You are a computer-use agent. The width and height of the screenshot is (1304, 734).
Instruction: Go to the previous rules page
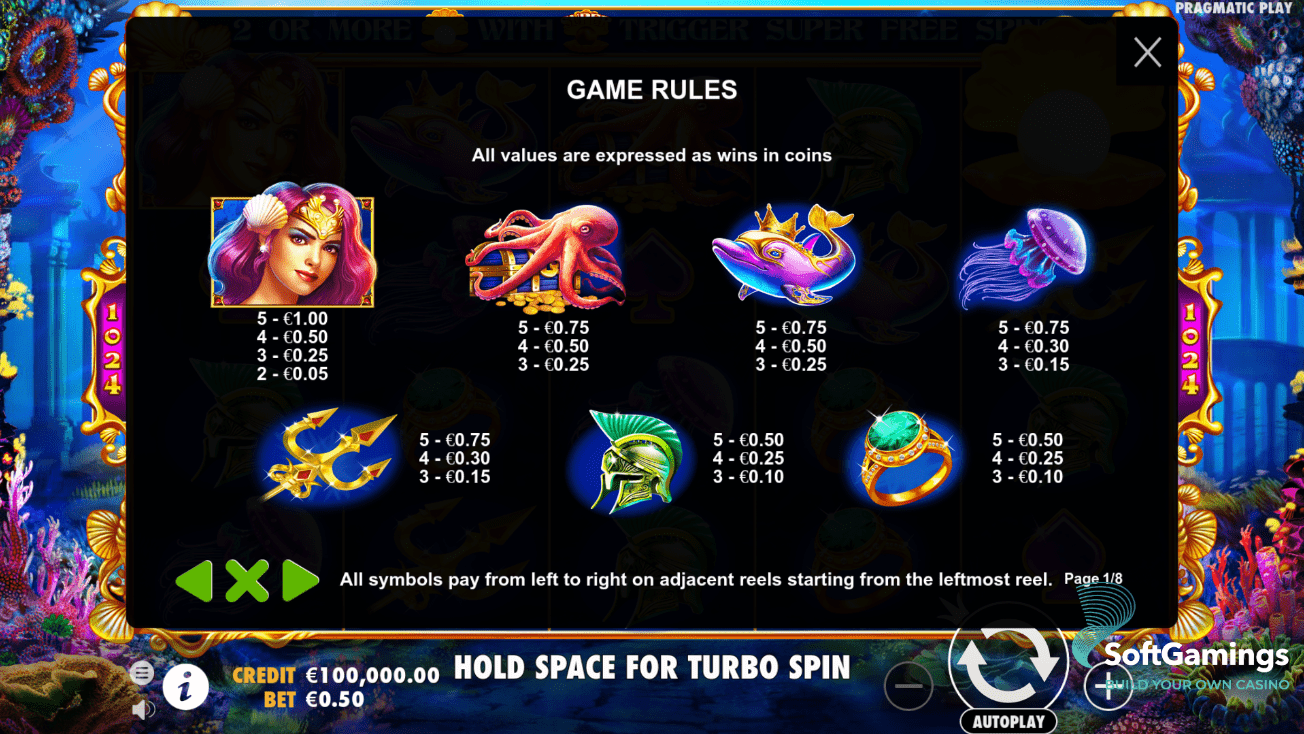tap(194, 580)
